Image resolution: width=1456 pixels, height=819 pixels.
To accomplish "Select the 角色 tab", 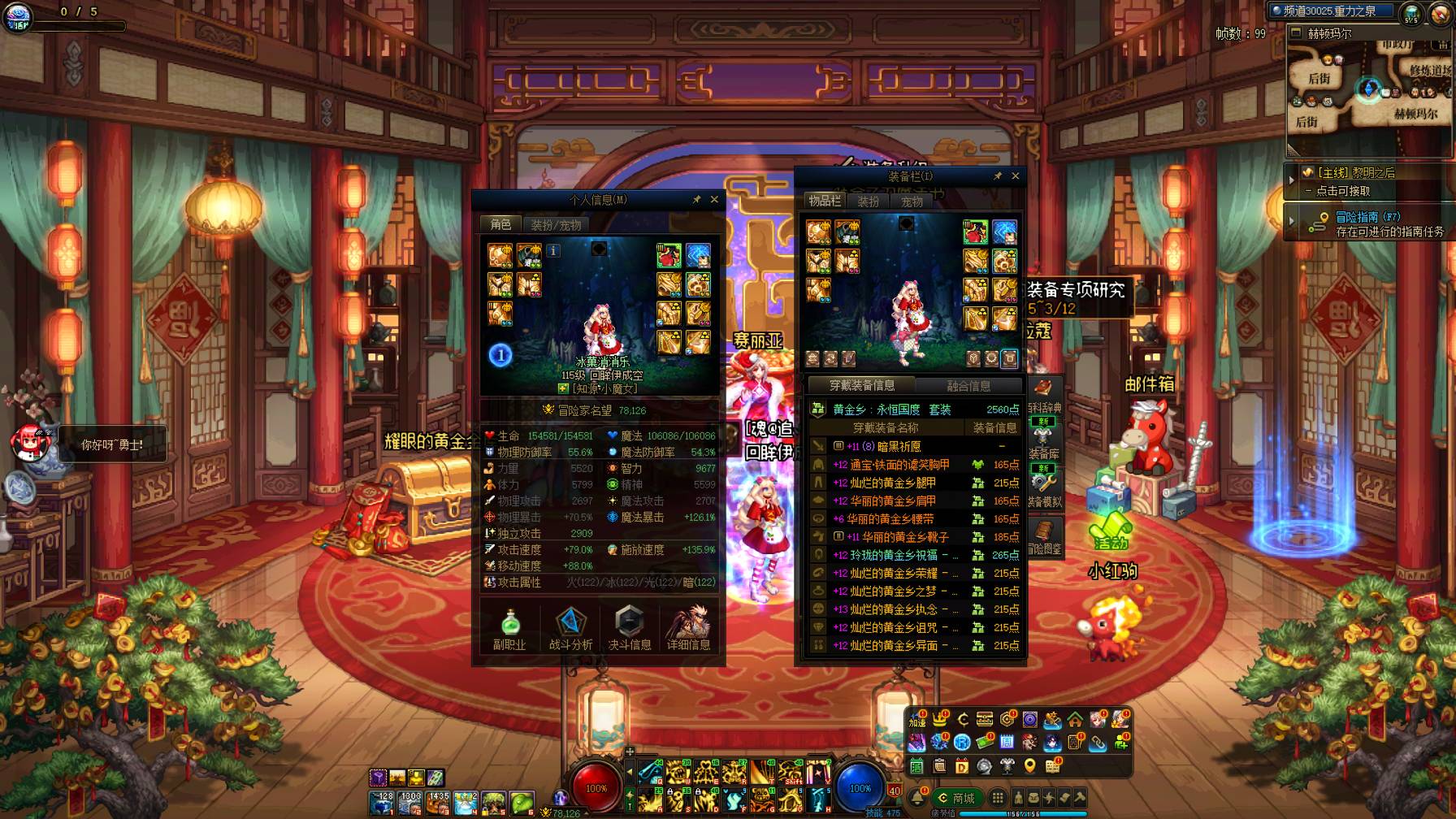I will pyautogui.click(x=500, y=224).
